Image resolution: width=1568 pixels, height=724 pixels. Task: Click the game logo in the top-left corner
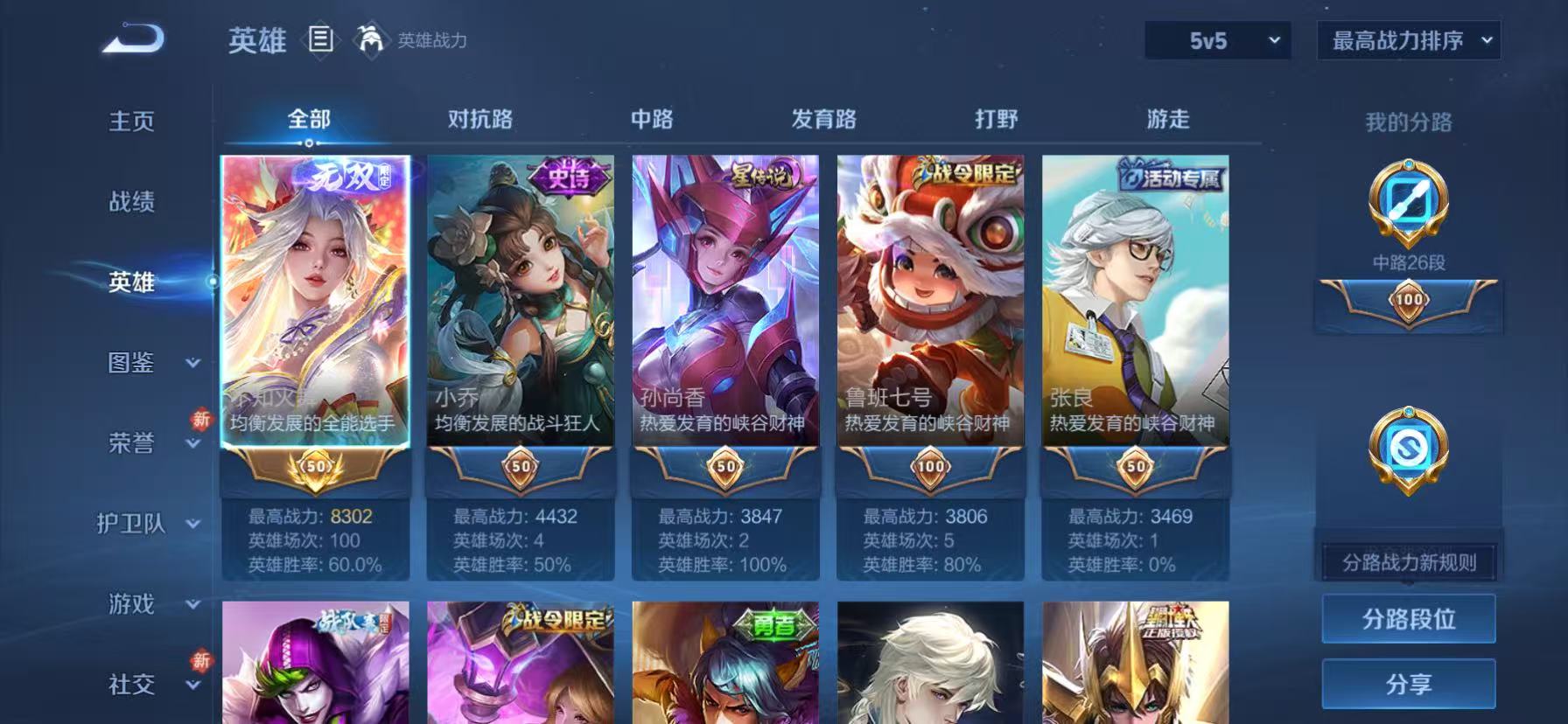[131, 39]
